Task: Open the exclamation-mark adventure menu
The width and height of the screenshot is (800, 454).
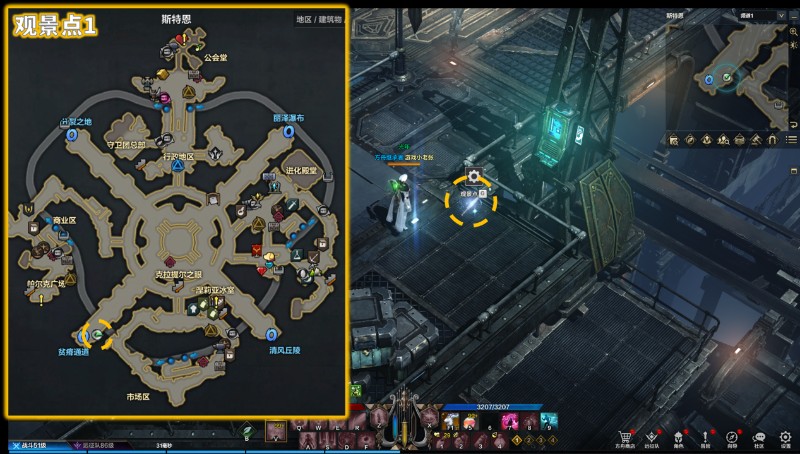Action: [705, 436]
